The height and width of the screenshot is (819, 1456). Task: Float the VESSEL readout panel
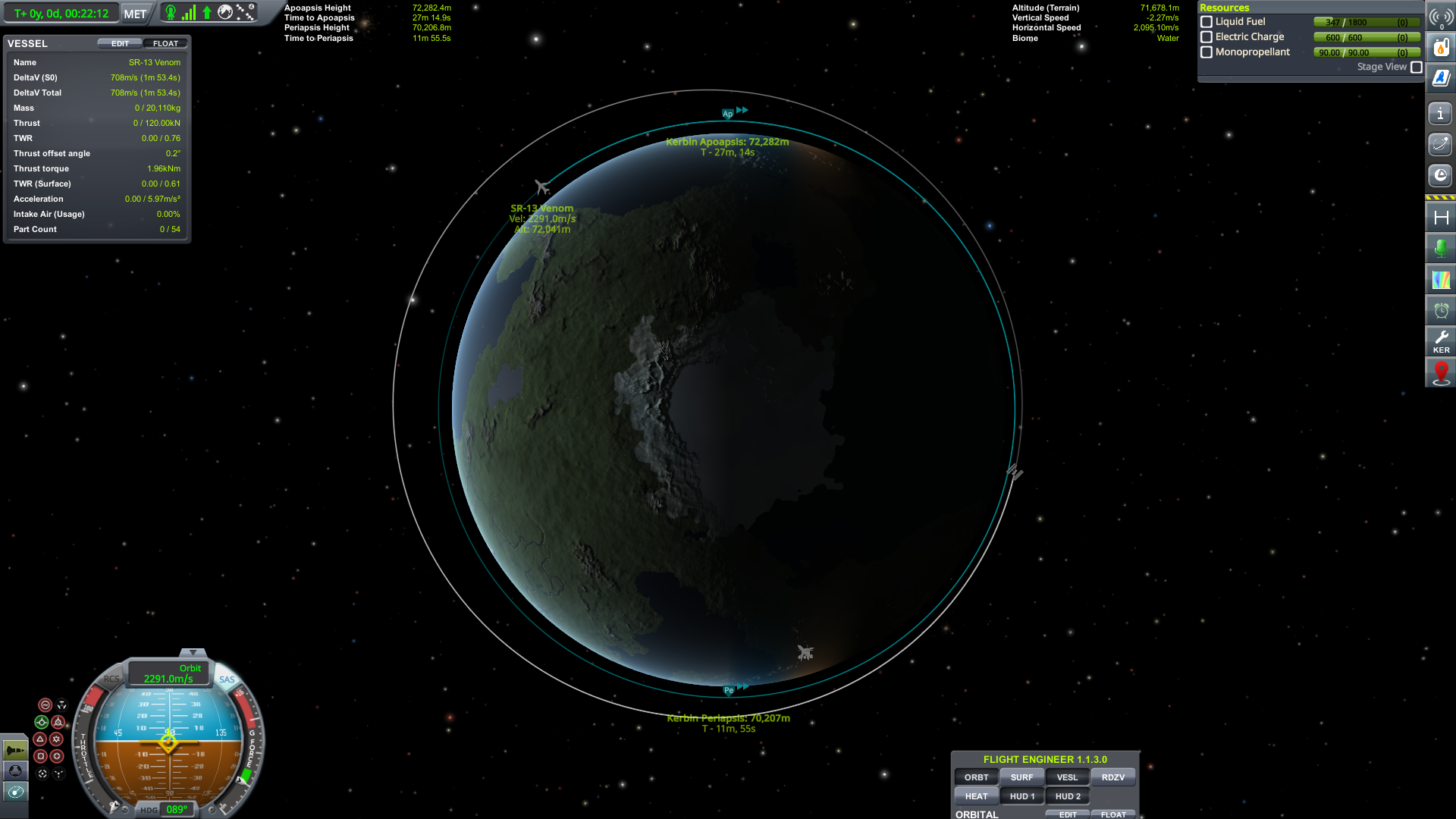(x=165, y=44)
